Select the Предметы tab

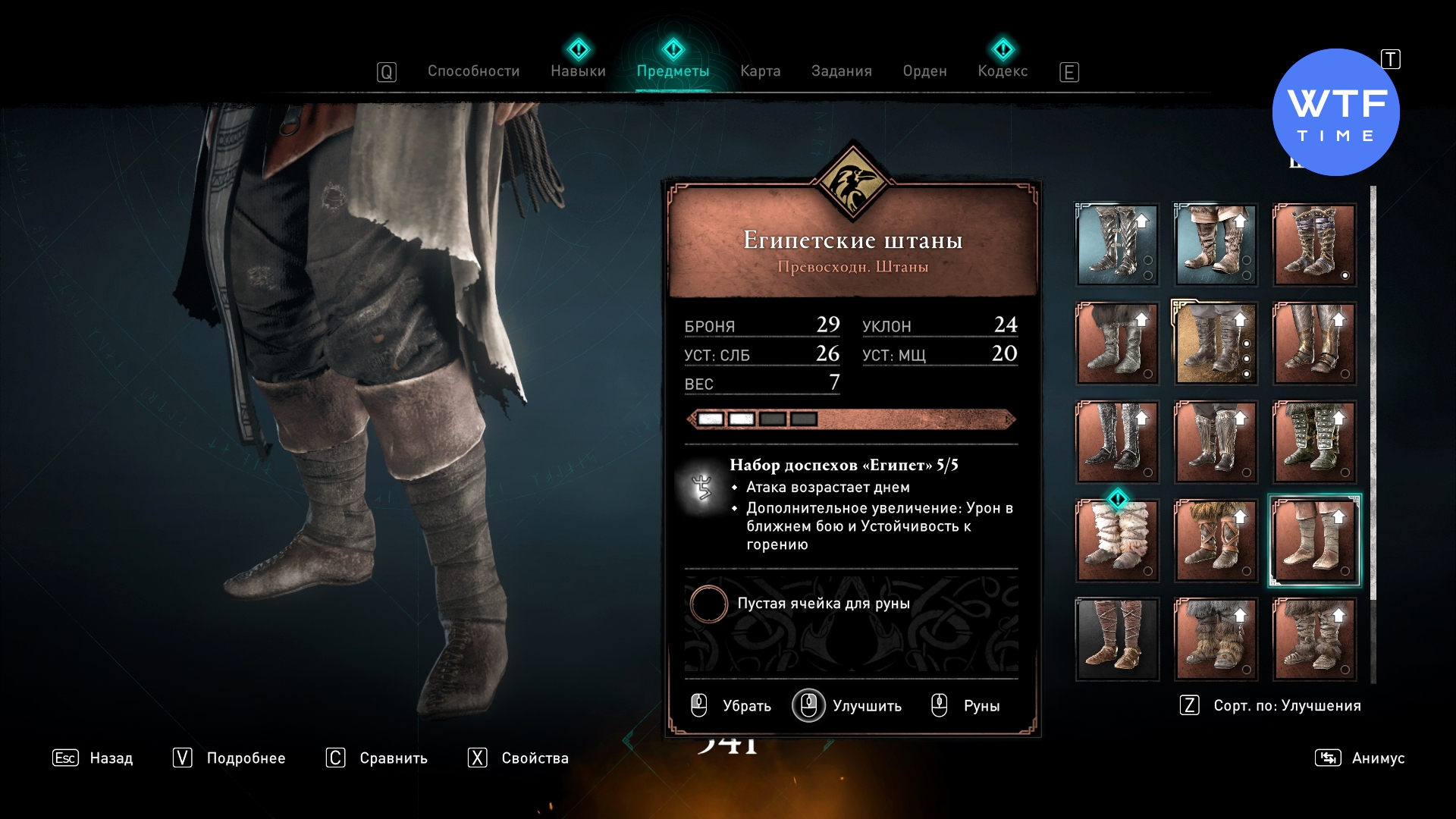pyautogui.click(x=673, y=71)
